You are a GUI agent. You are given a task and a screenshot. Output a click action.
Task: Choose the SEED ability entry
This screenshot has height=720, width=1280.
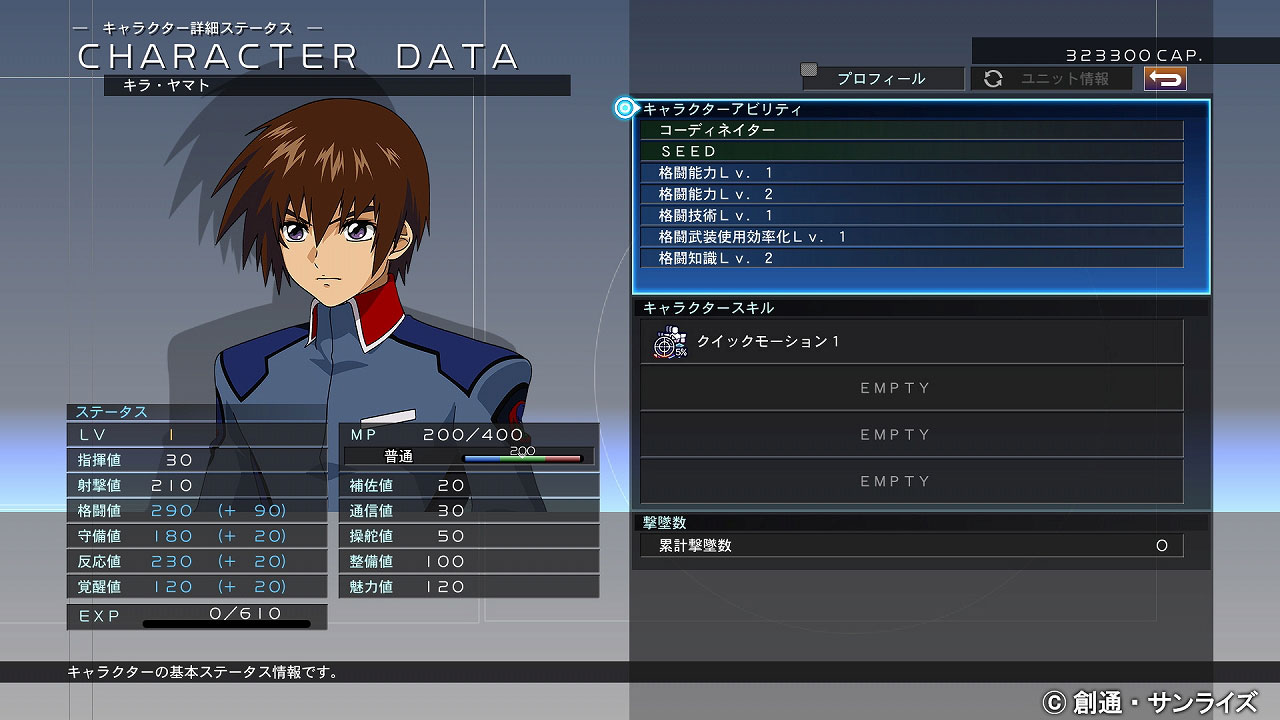[x=911, y=151]
